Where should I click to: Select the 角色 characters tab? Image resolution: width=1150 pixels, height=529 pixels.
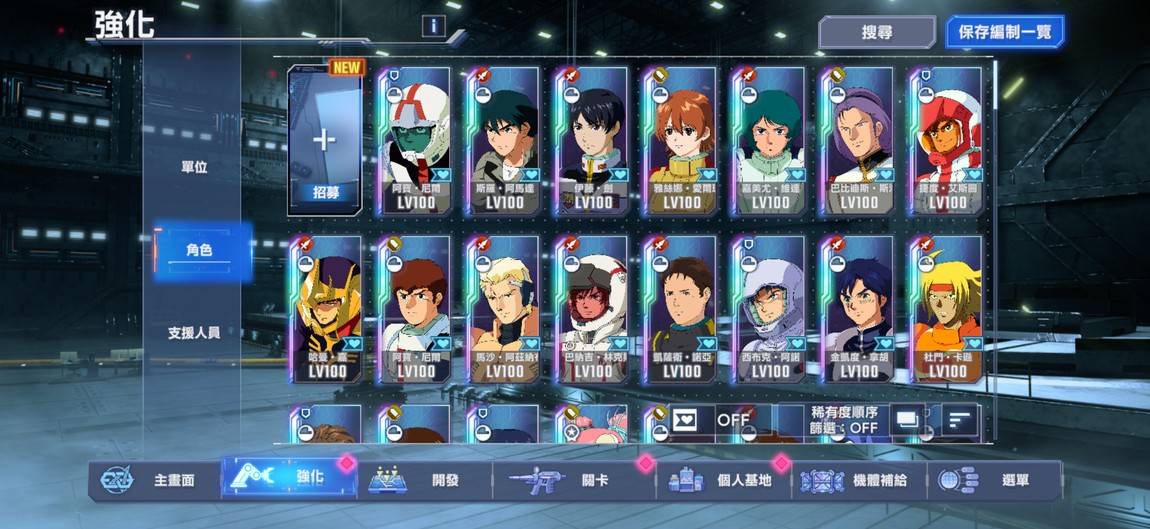199,250
